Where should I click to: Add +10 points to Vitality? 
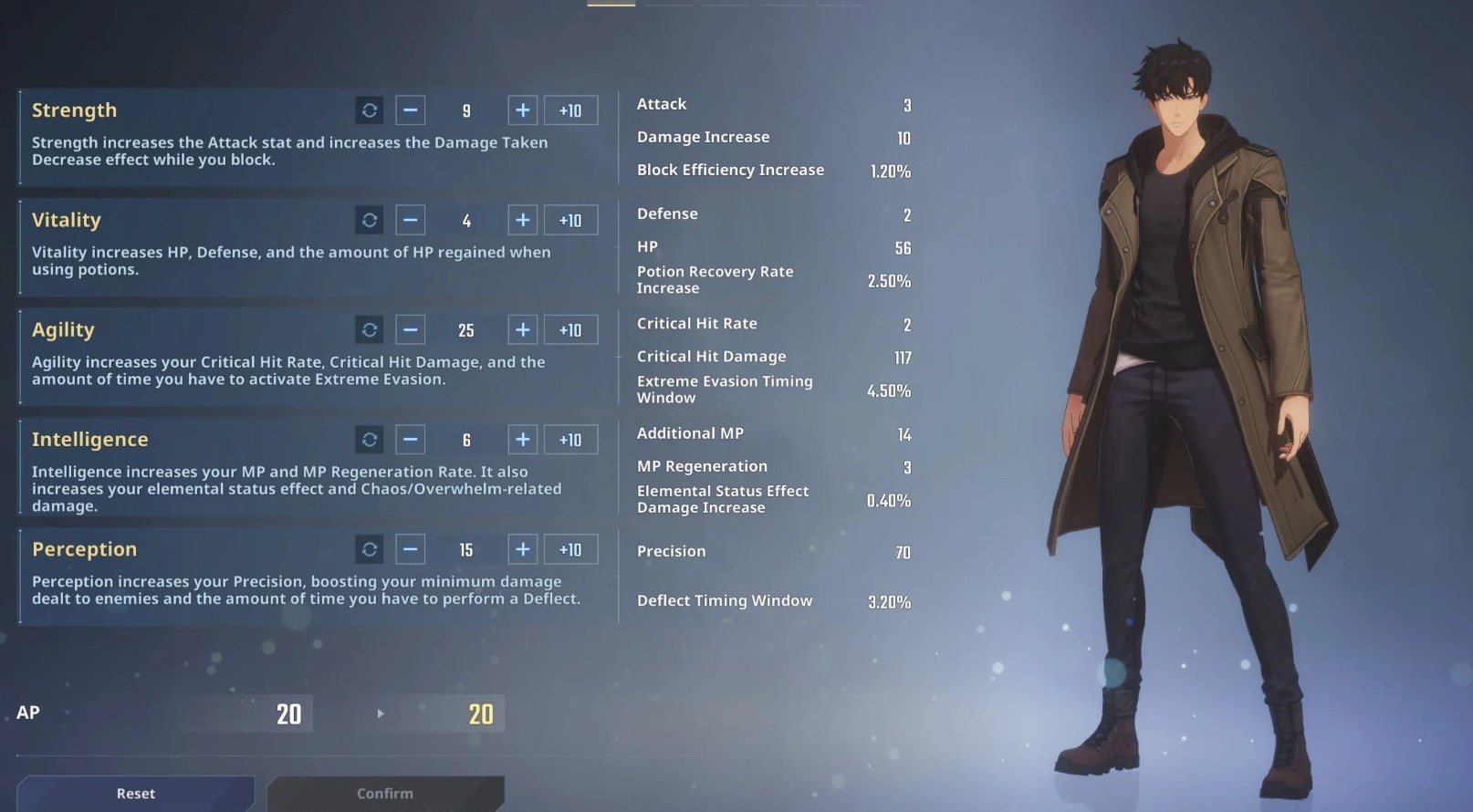(x=570, y=220)
